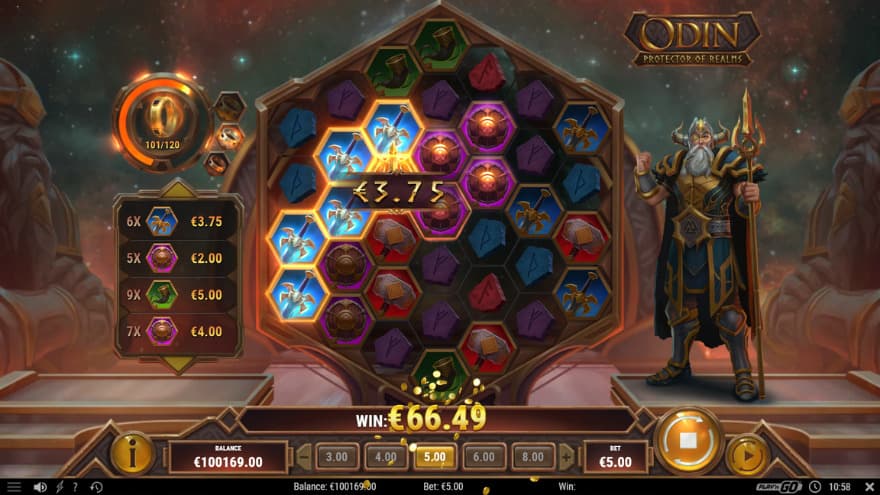Increase the bet with the plus arrow
This screenshot has height=495, width=880.
pyautogui.click(x=566, y=458)
